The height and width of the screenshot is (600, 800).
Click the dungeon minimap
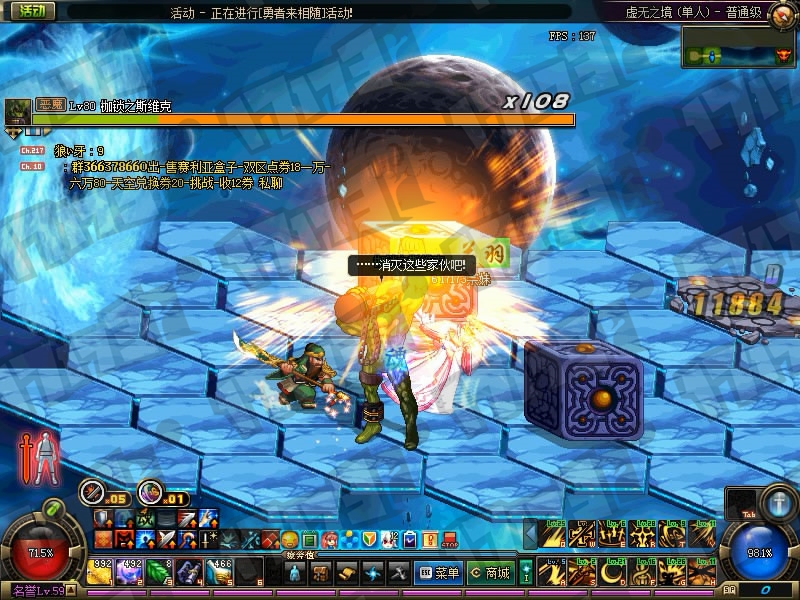point(738,48)
